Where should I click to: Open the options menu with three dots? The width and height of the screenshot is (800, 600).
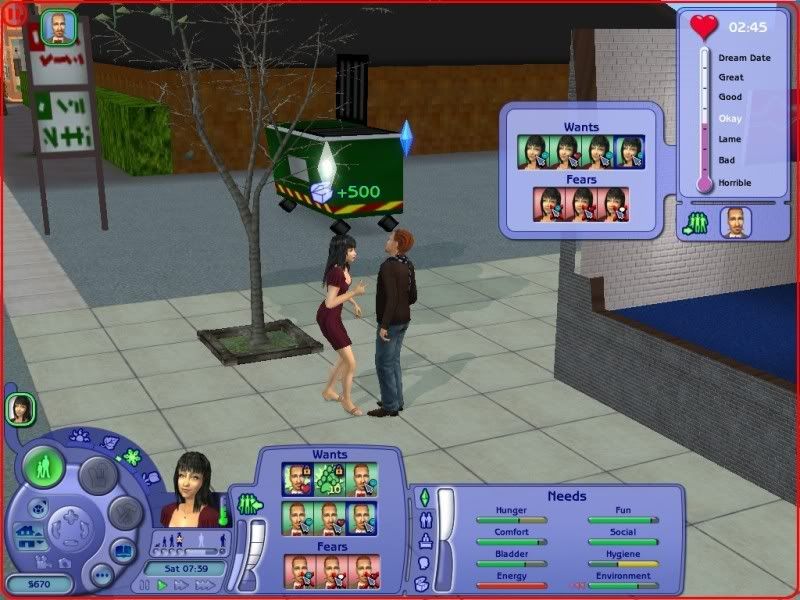(x=102, y=576)
